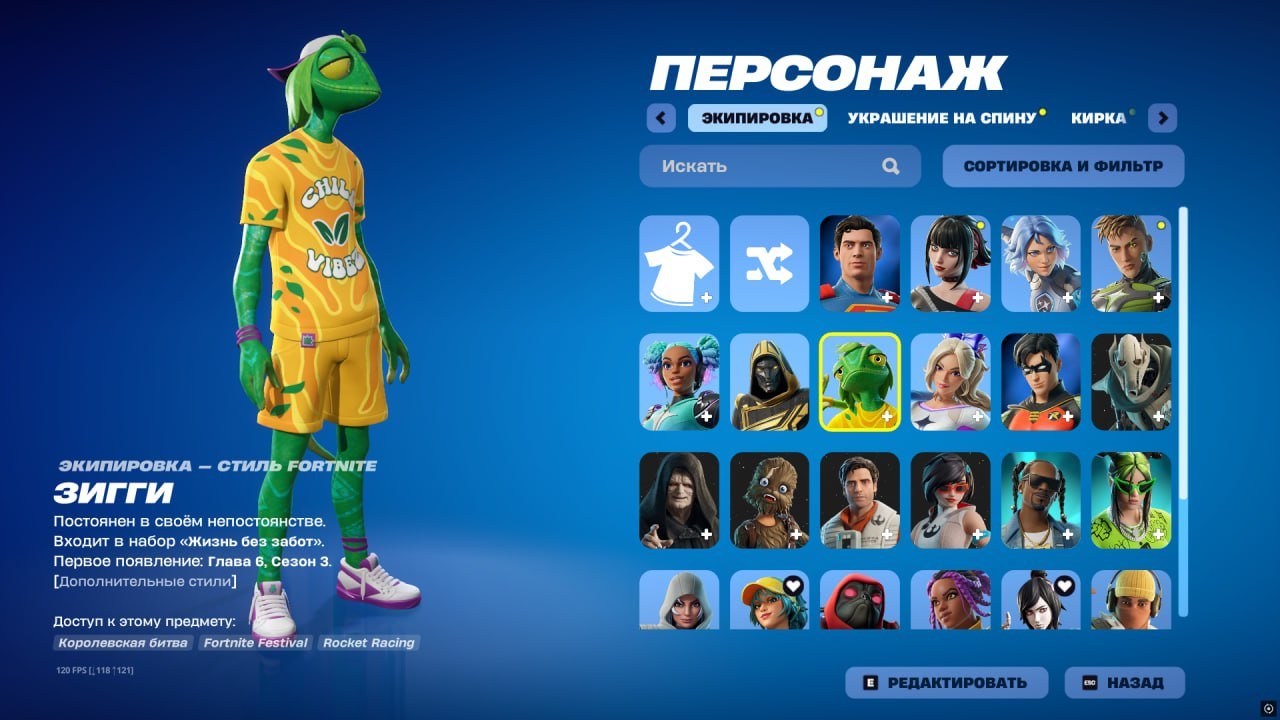This screenshot has height=720, width=1280.
Task: Click the shuffle random outfit icon
Action: 769,263
